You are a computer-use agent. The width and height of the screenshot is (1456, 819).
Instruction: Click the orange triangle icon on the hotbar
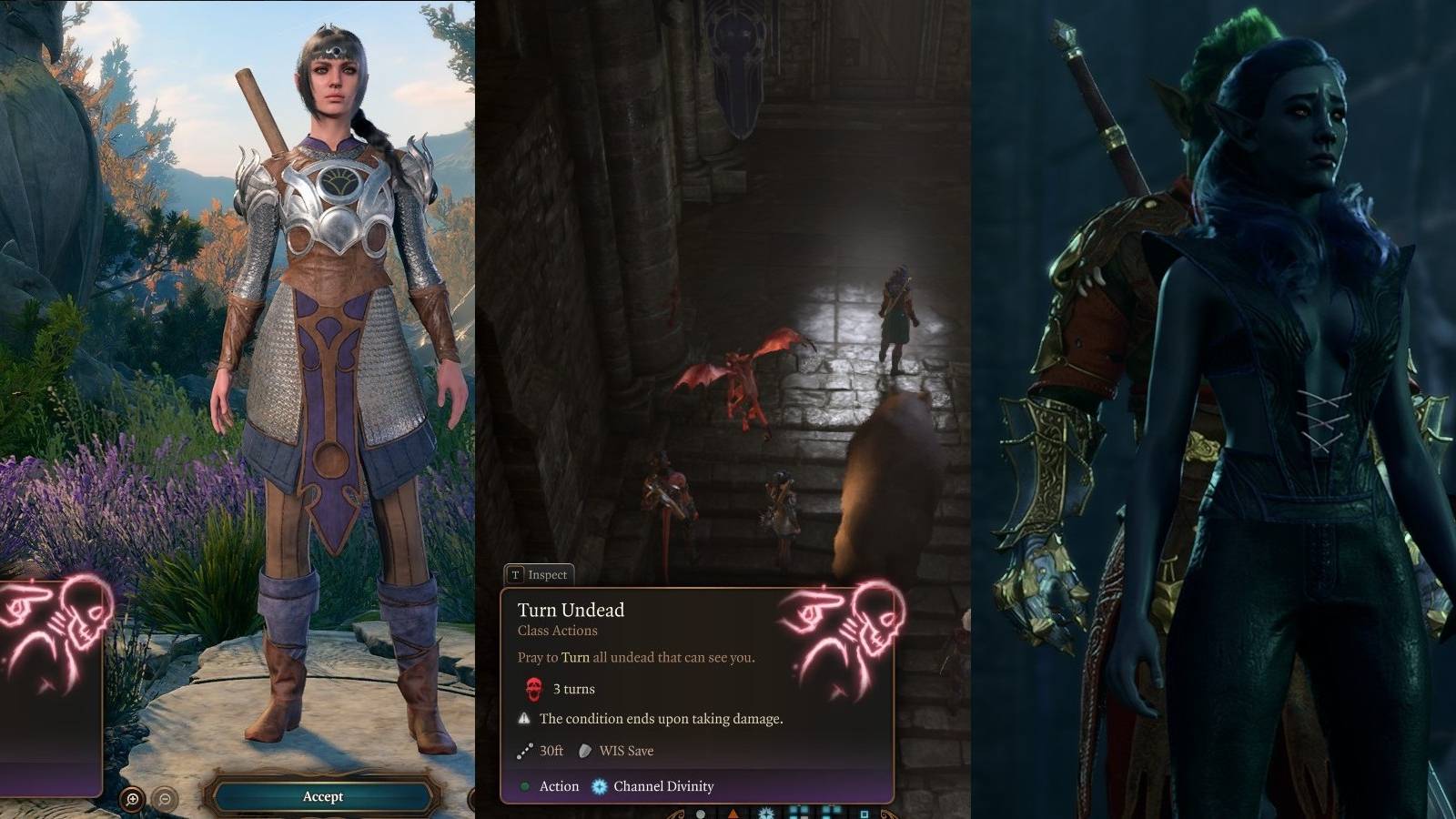[x=733, y=813]
